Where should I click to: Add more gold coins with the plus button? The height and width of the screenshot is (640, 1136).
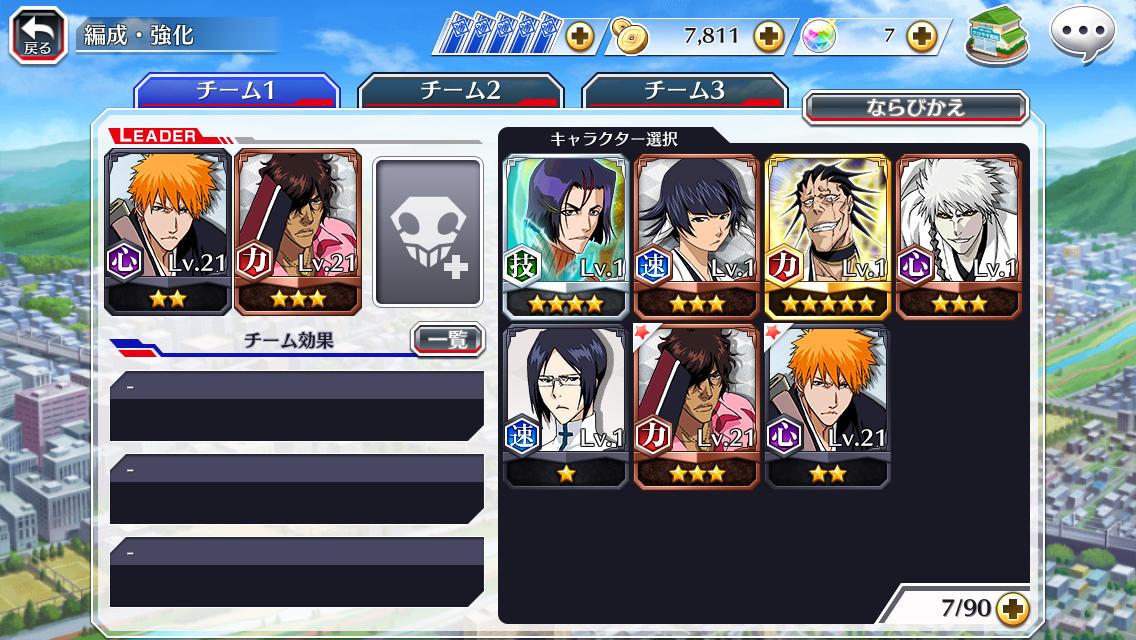pyautogui.click(x=768, y=37)
